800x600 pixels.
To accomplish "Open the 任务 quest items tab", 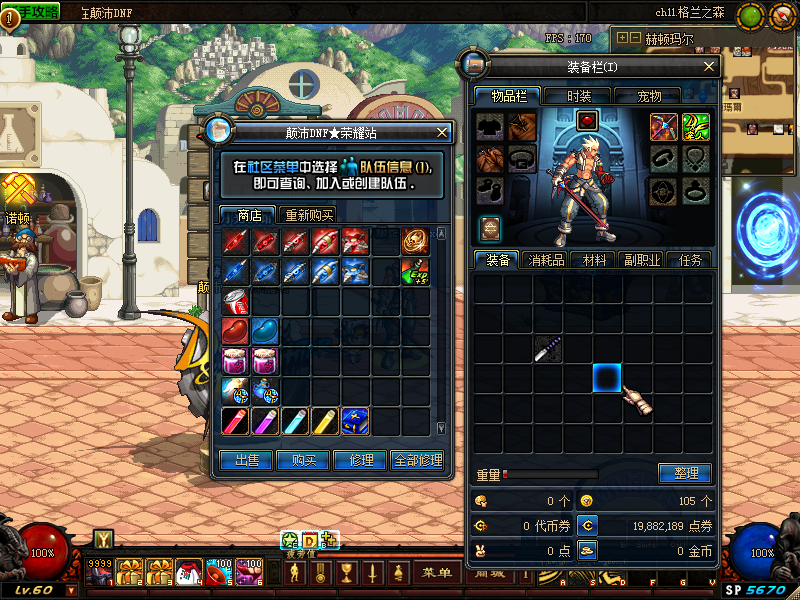I will [x=690, y=260].
